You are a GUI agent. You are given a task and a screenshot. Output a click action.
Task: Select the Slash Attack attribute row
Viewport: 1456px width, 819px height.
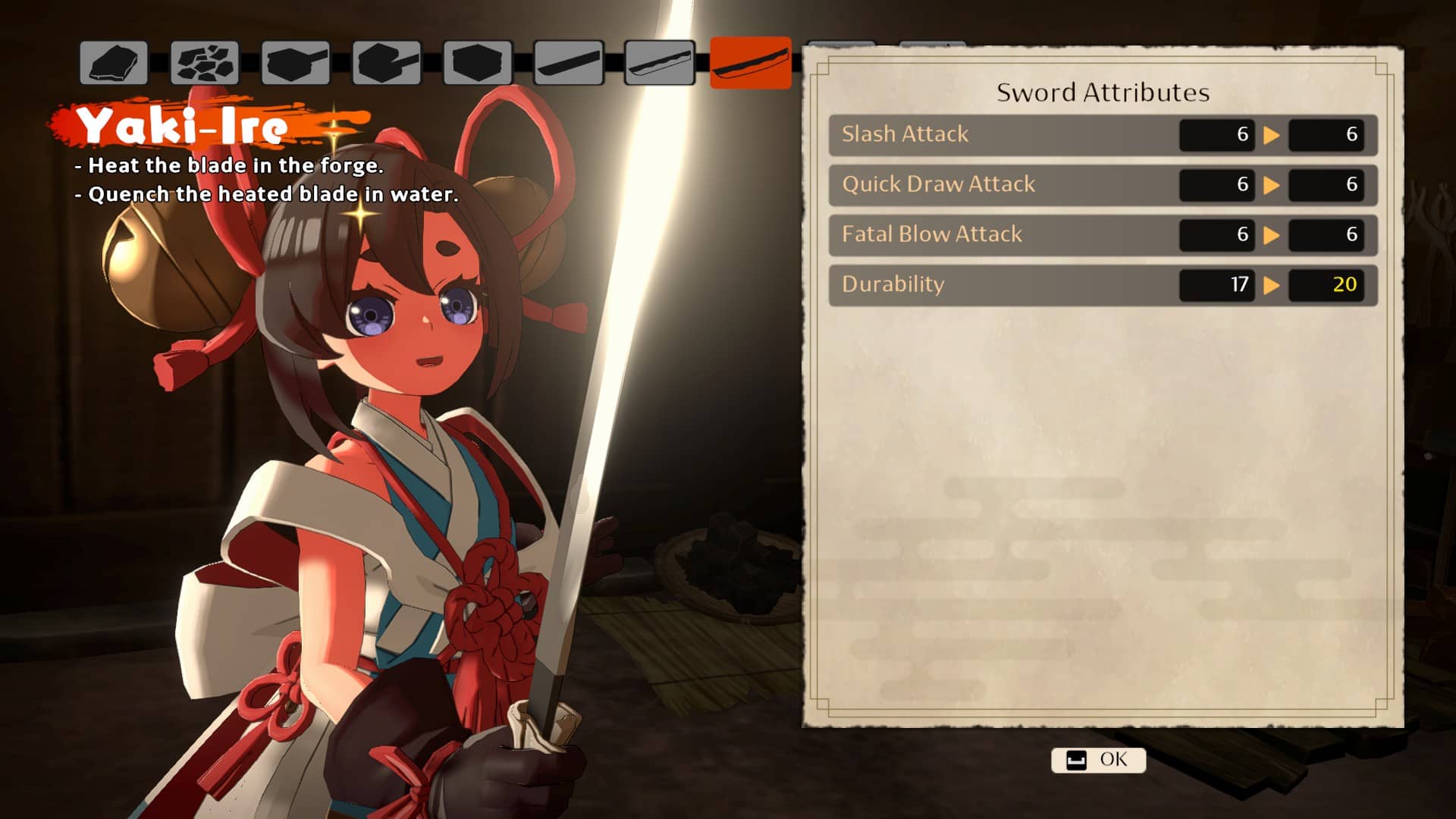coord(1103,135)
